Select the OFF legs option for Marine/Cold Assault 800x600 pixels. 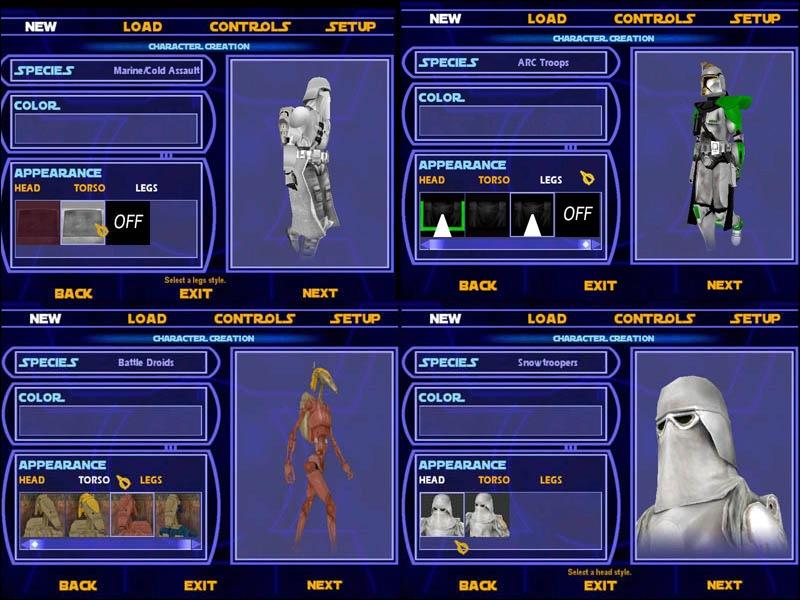tap(128, 222)
